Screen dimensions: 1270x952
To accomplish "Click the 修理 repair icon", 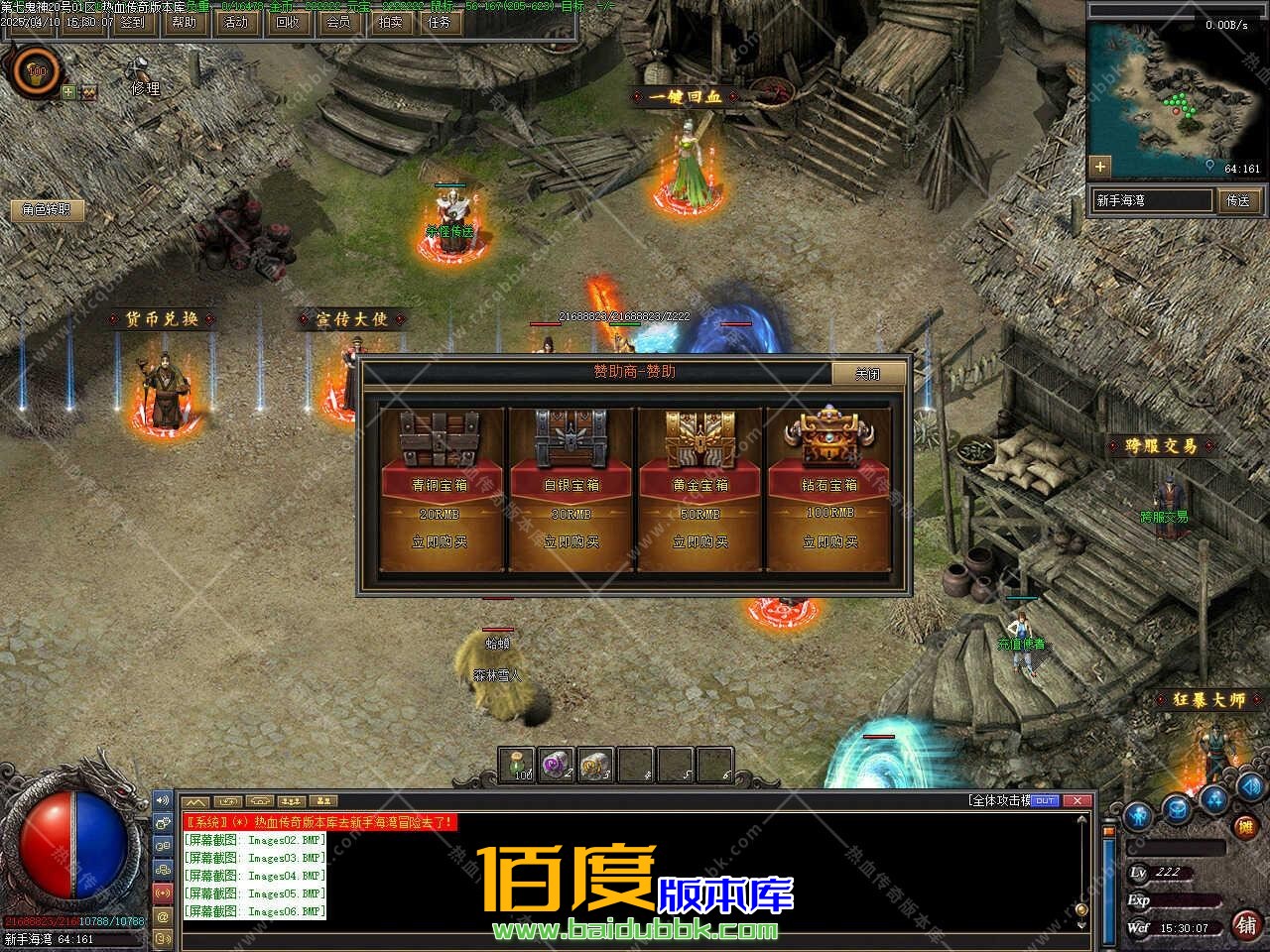I will click(x=143, y=75).
